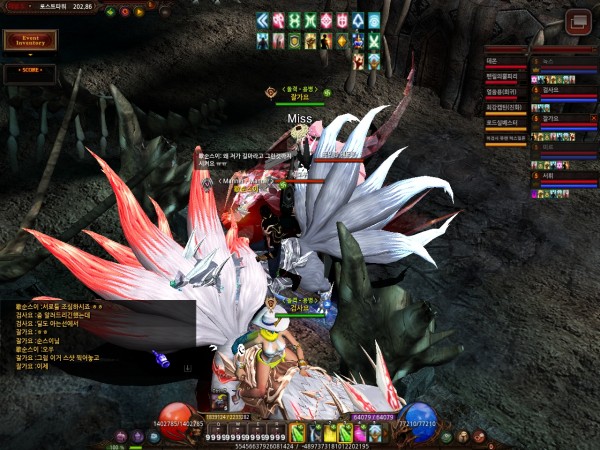This screenshot has height=450, width=600.
Task: Click the yellow arrow button under the top bar
Action: [138, 13]
